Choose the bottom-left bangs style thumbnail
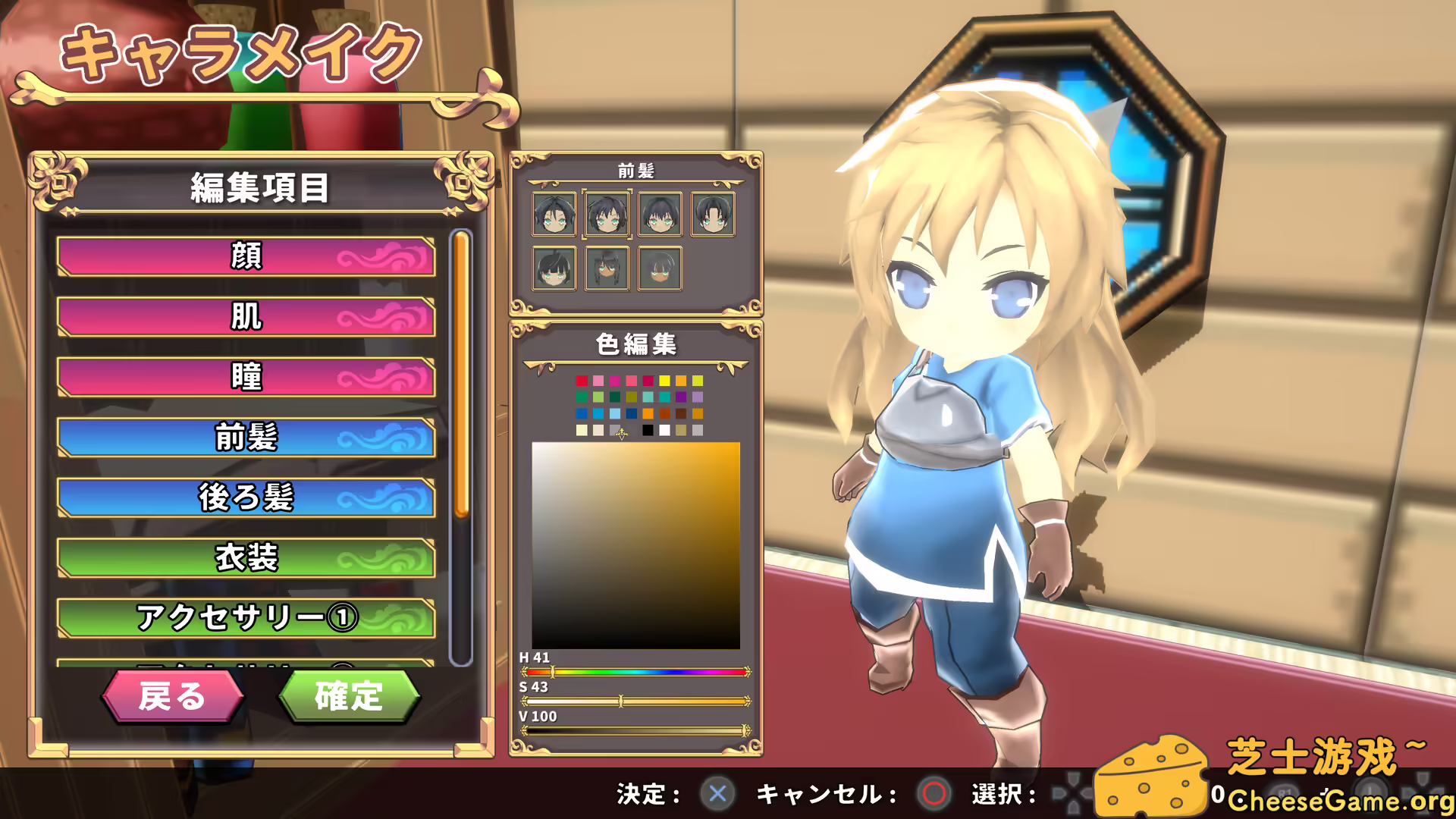This screenshot has width=1456, height=819. point(554,267)
